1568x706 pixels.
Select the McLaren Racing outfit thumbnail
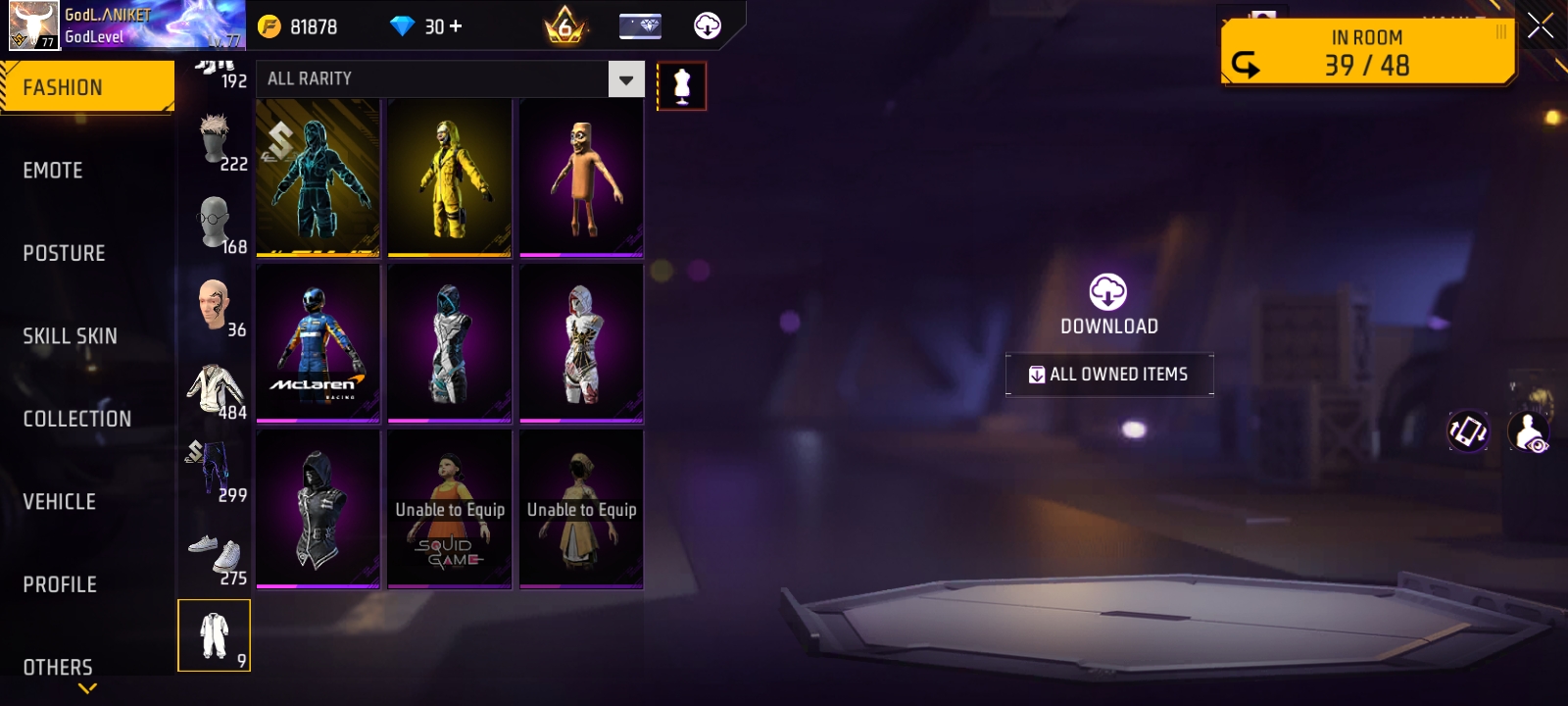click(317, 343)
